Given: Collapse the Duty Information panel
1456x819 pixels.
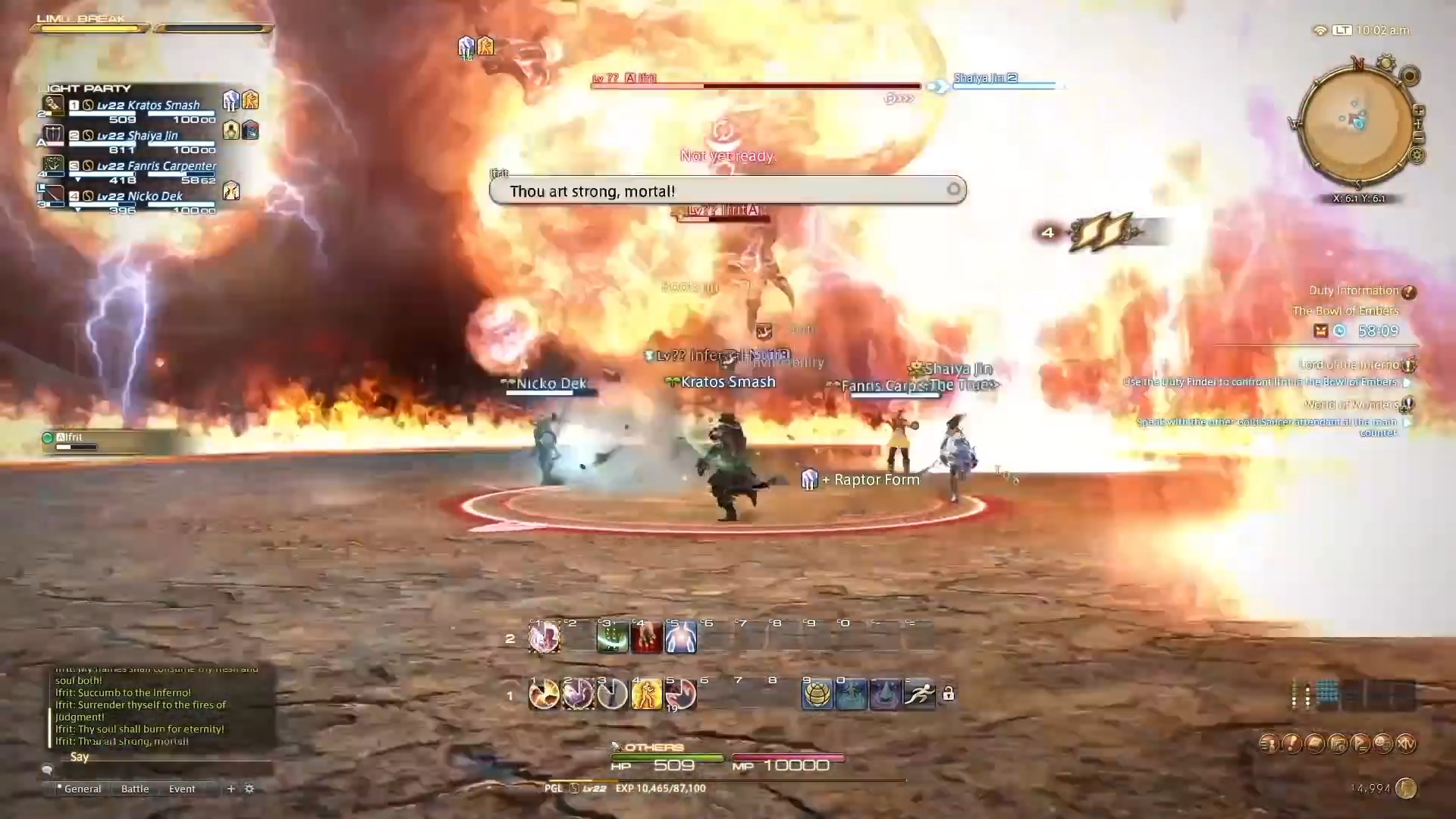Looking at the screenshot, I should click(x=1409, y=290).
